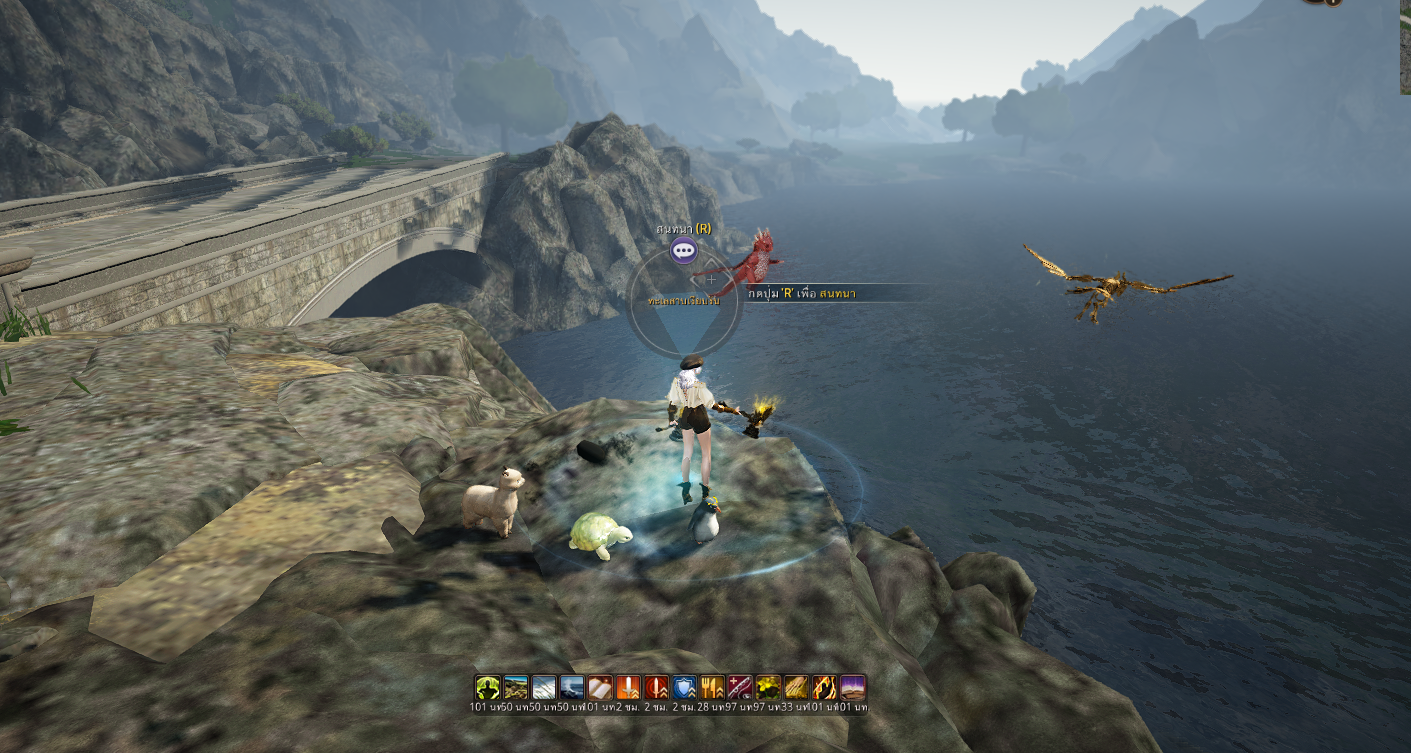Select the blue shield defense buff icon
The height and width of the screenshot is (753, 1411).
coord(684,687)
